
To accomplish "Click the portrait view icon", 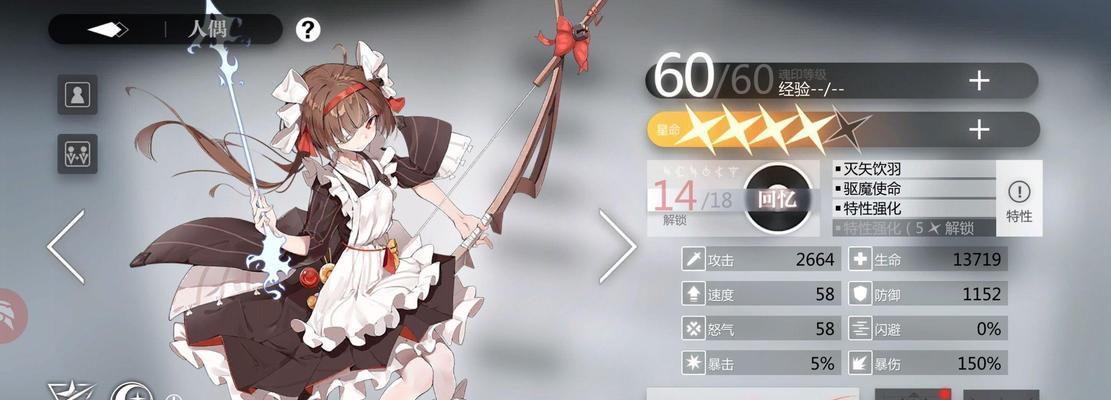I will coord(77,95).
